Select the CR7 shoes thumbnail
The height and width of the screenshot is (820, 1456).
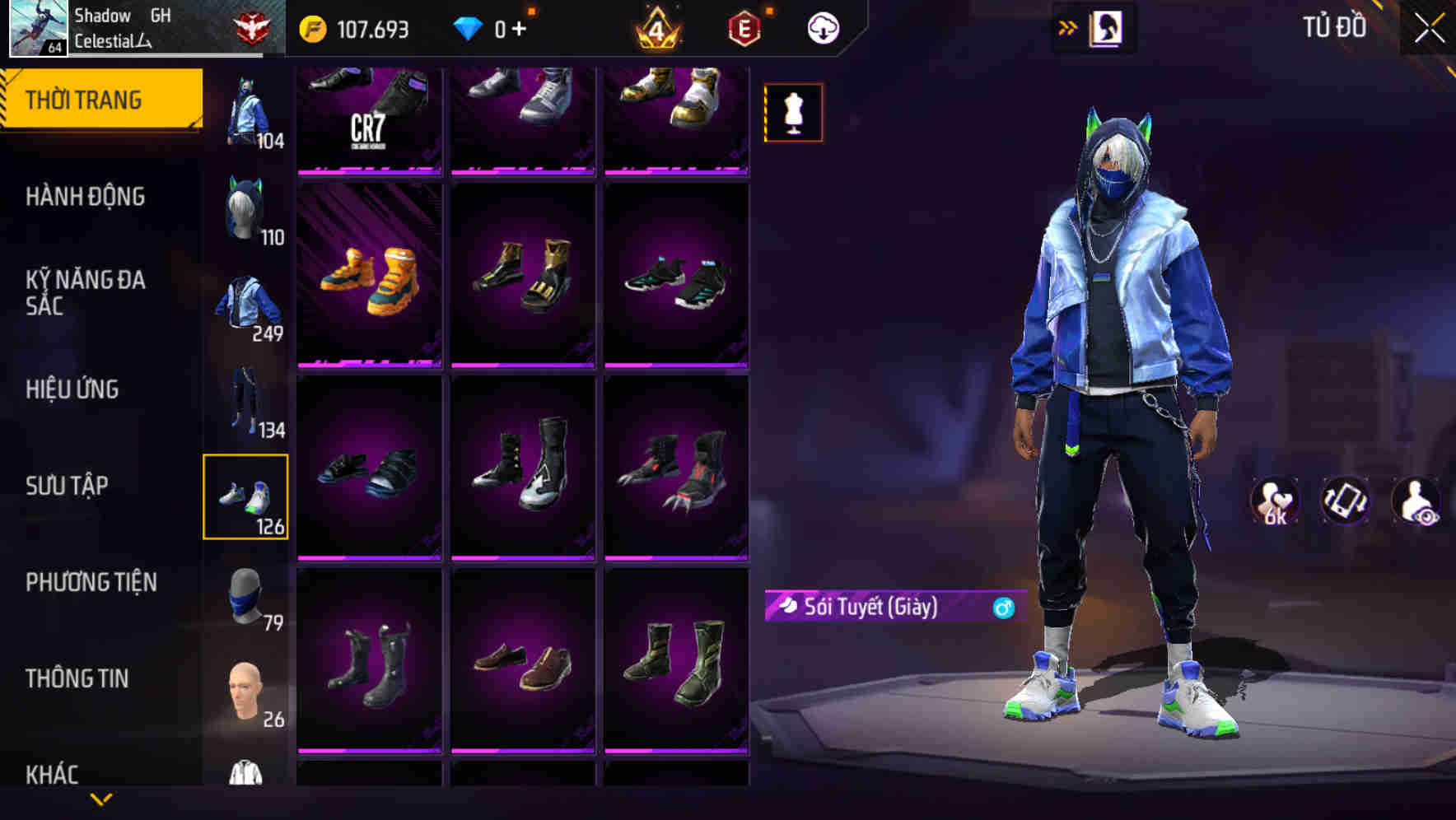click(x=368, y=121)
